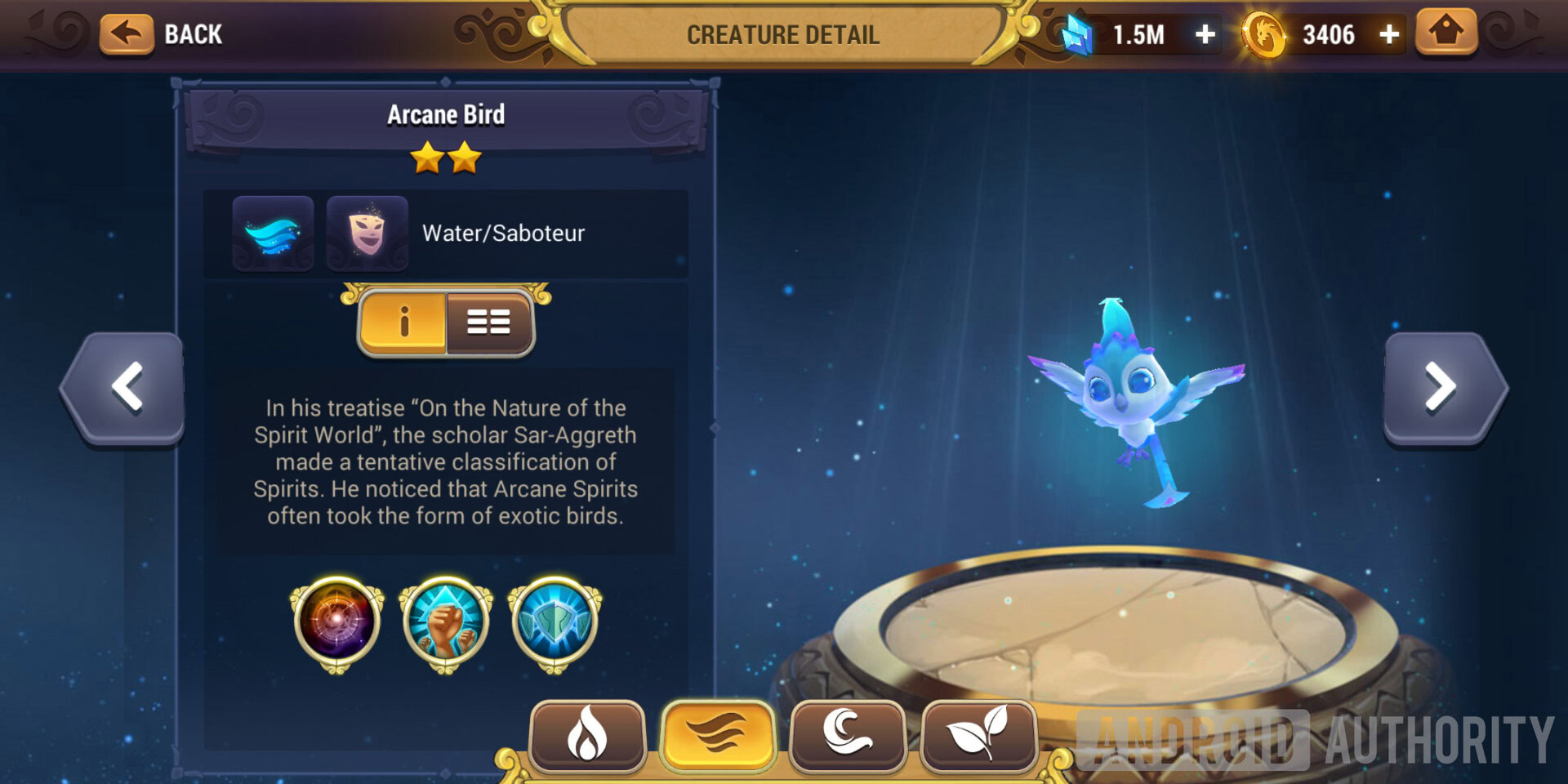Viewport: 1568px width, 784px height.
Task: View the raised fist skill
Action: 445,622
